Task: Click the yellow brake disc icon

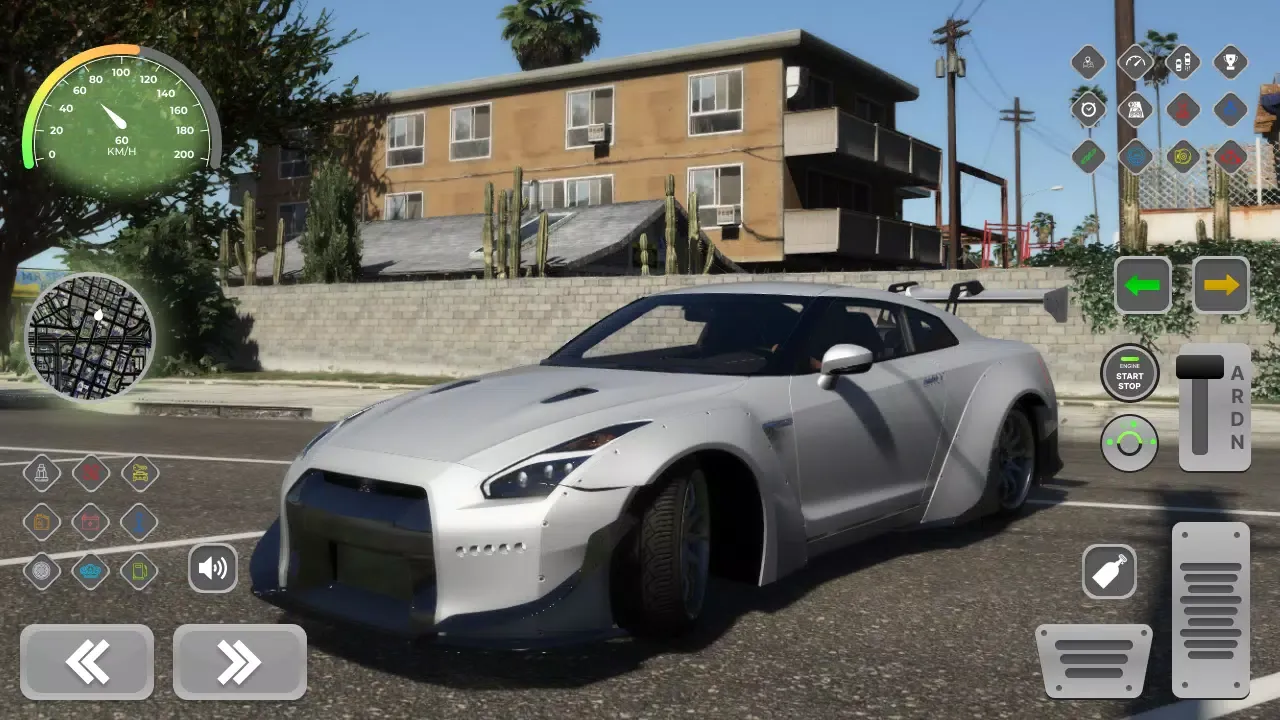Action: (x=1182, y=156)
